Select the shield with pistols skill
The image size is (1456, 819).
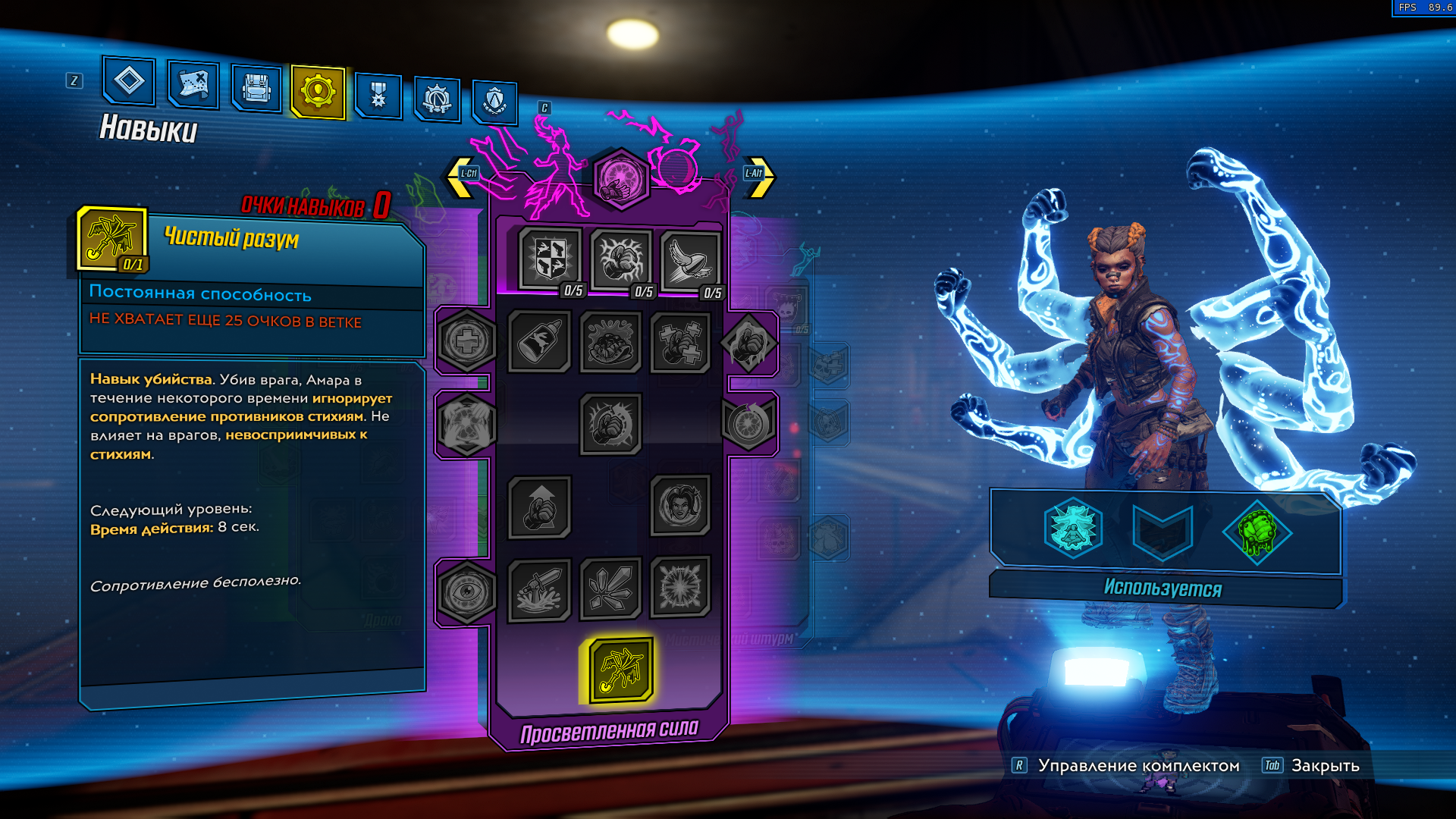coord(551,259)
